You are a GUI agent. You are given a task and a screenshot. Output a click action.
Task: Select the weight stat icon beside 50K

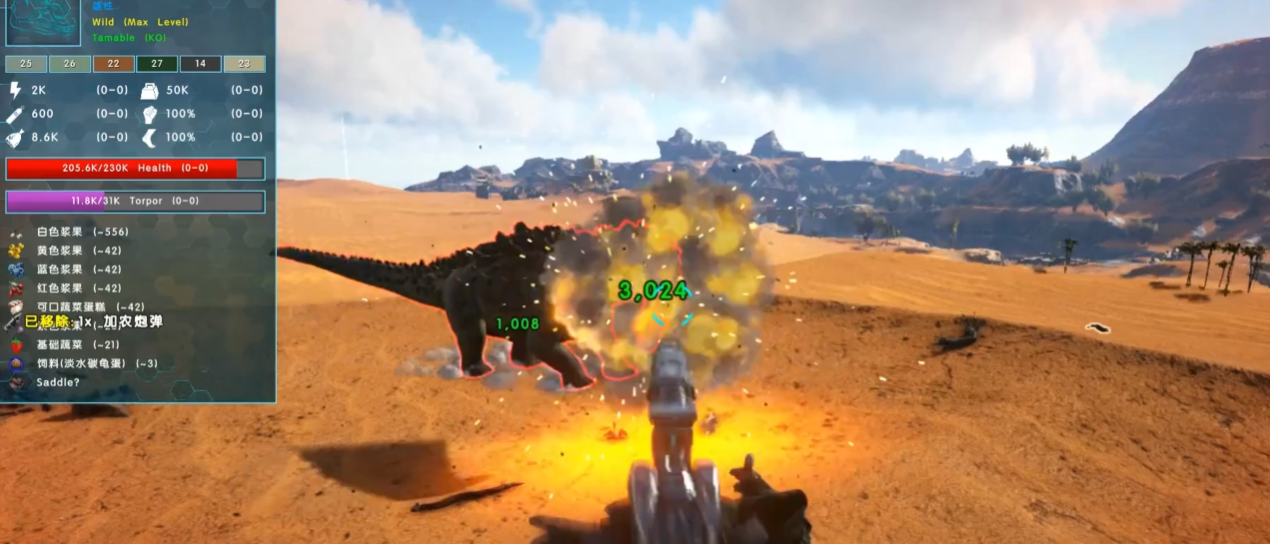click(x=150, y=90)
